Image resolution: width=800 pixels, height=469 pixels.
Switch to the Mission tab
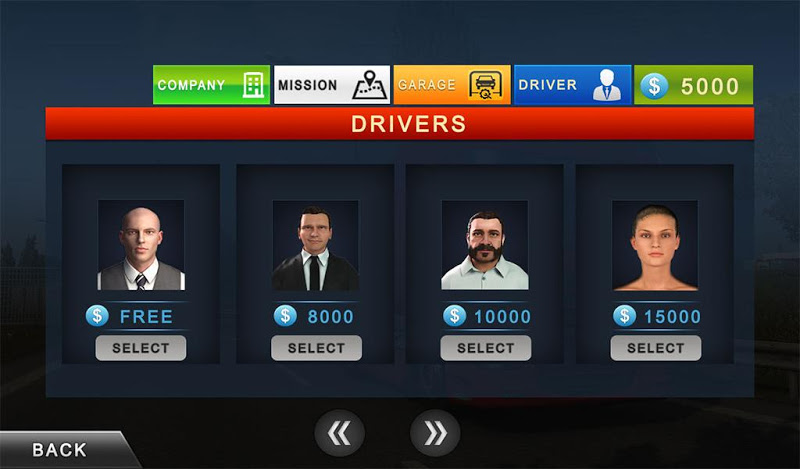(332, 85)
